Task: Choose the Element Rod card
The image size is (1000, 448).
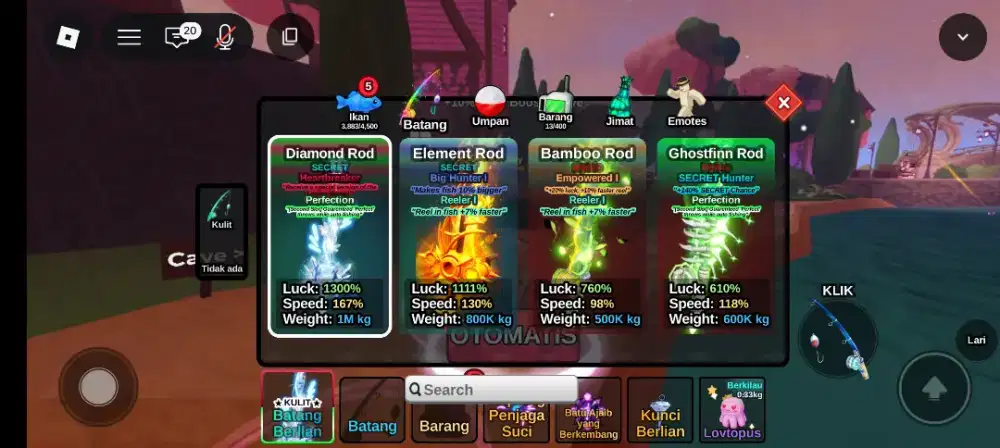Action: (458, 236)
